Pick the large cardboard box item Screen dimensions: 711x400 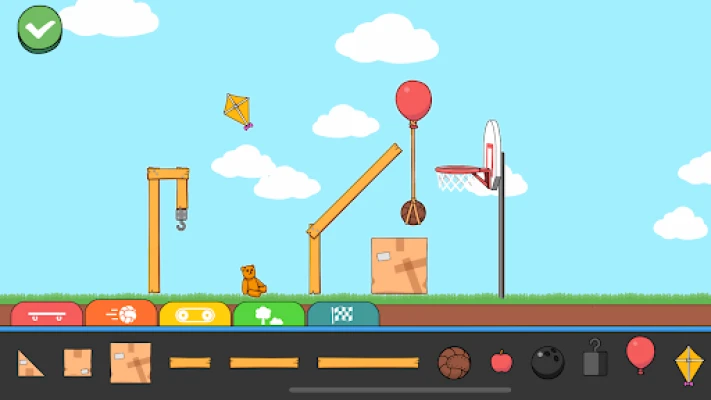tap(131, 362)
